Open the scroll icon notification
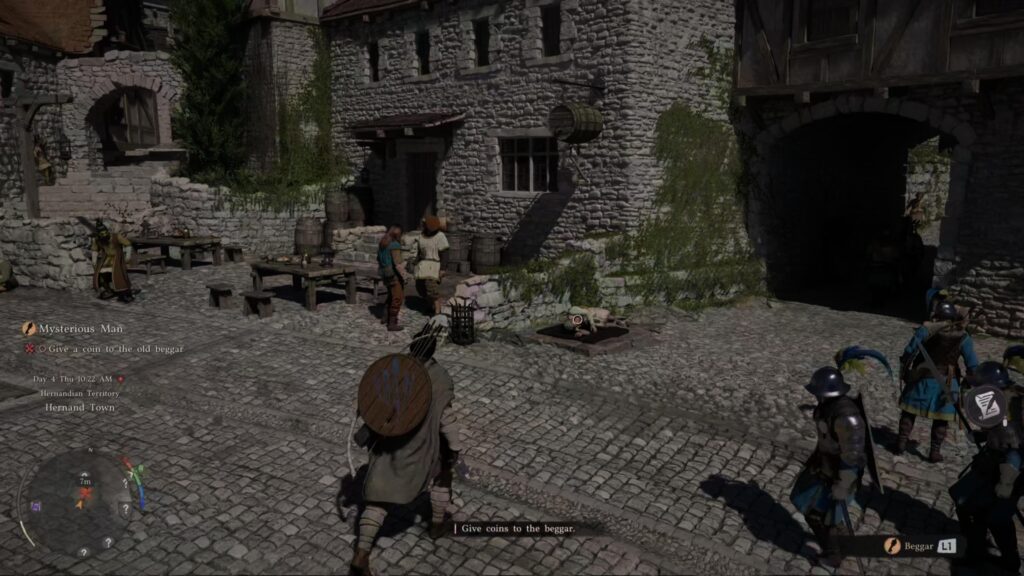The width and height of the screenshot is (1024, 576). point(986,404)
